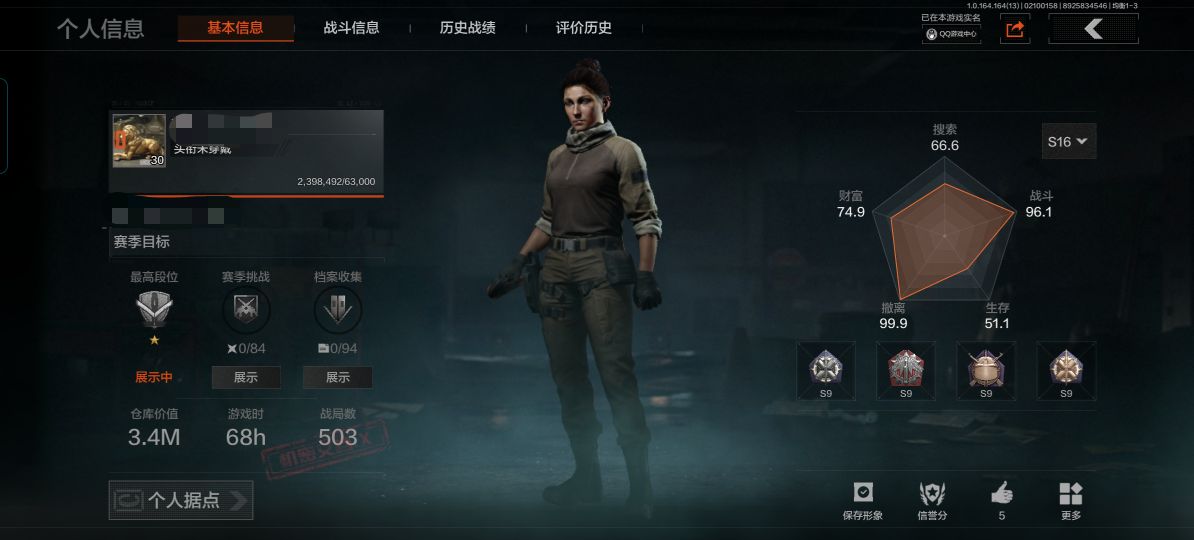Viewport: 1194px width, 540px height.
Task: Open the S16 season dropdown
Action: (x=1068, y=142)
